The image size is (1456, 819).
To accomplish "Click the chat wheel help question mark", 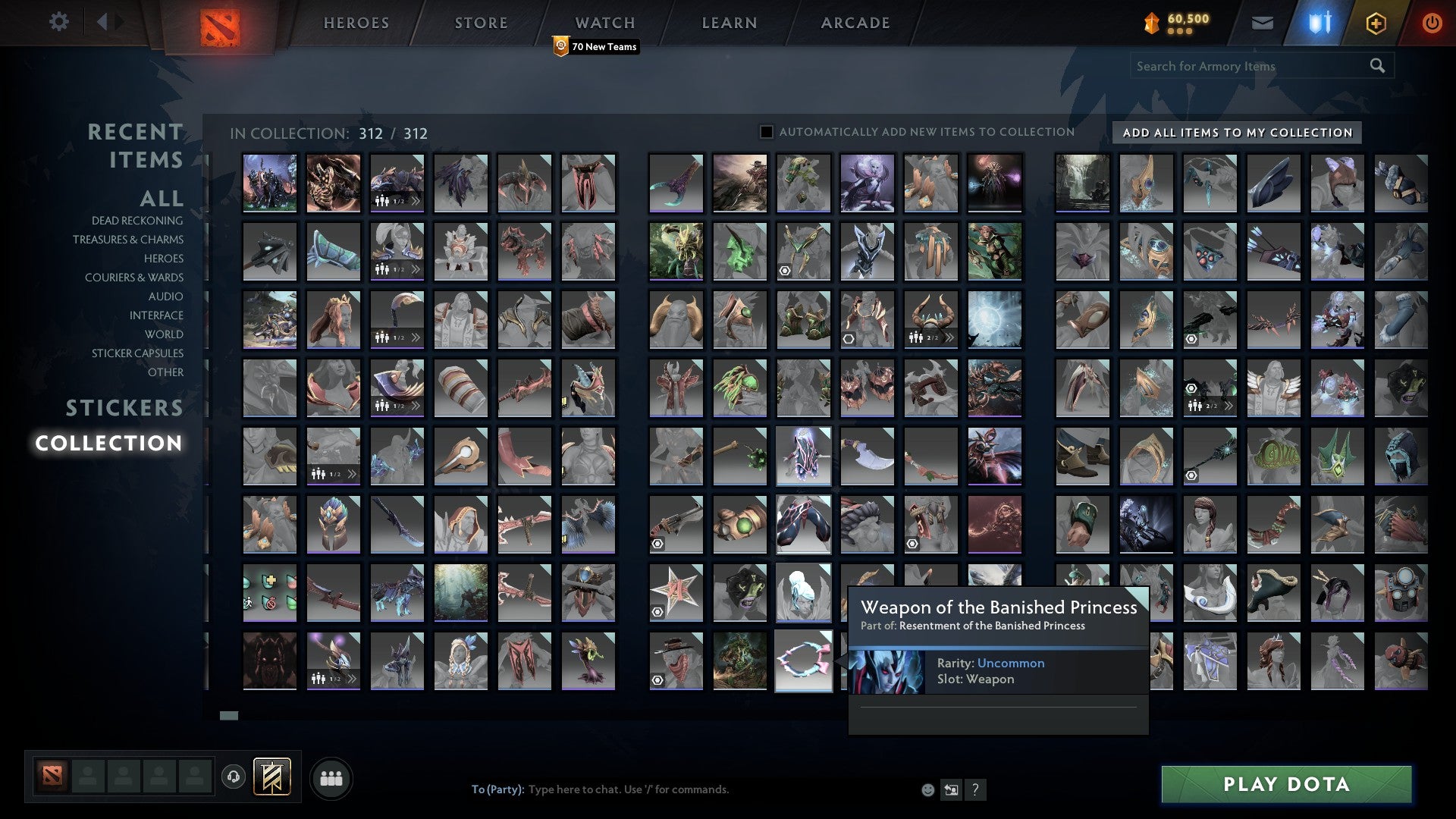I will (976, 789).
